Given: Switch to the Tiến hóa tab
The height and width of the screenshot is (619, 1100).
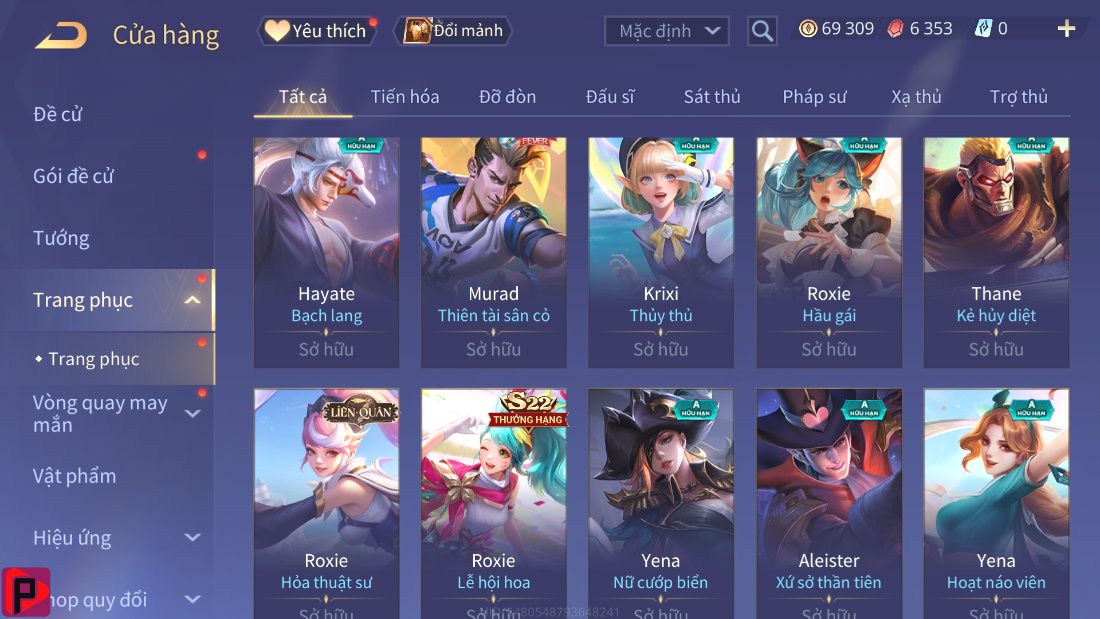Looking at the screenshot, I should point(405,97).
